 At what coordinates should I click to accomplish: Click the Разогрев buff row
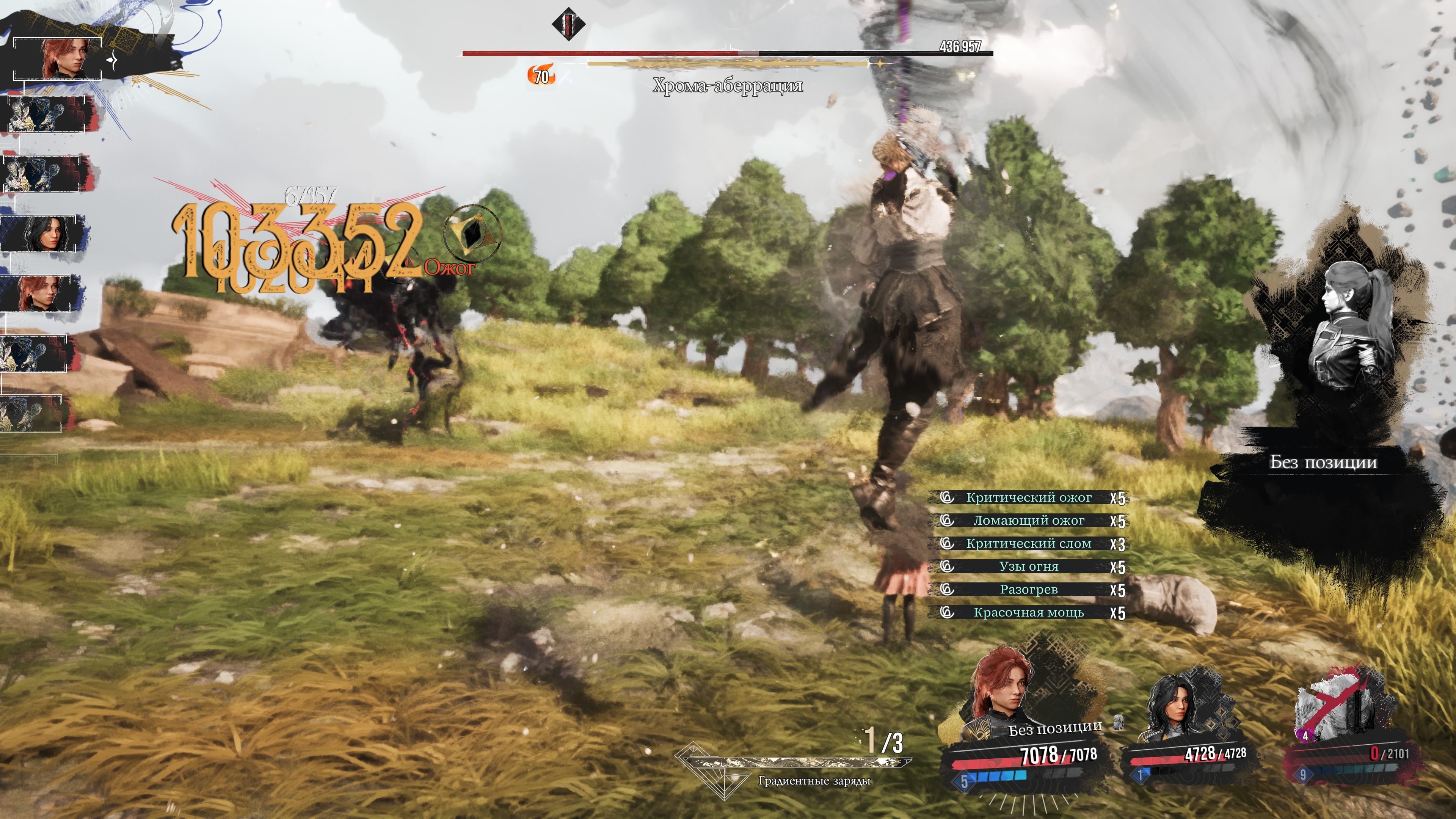point(1028,590)
